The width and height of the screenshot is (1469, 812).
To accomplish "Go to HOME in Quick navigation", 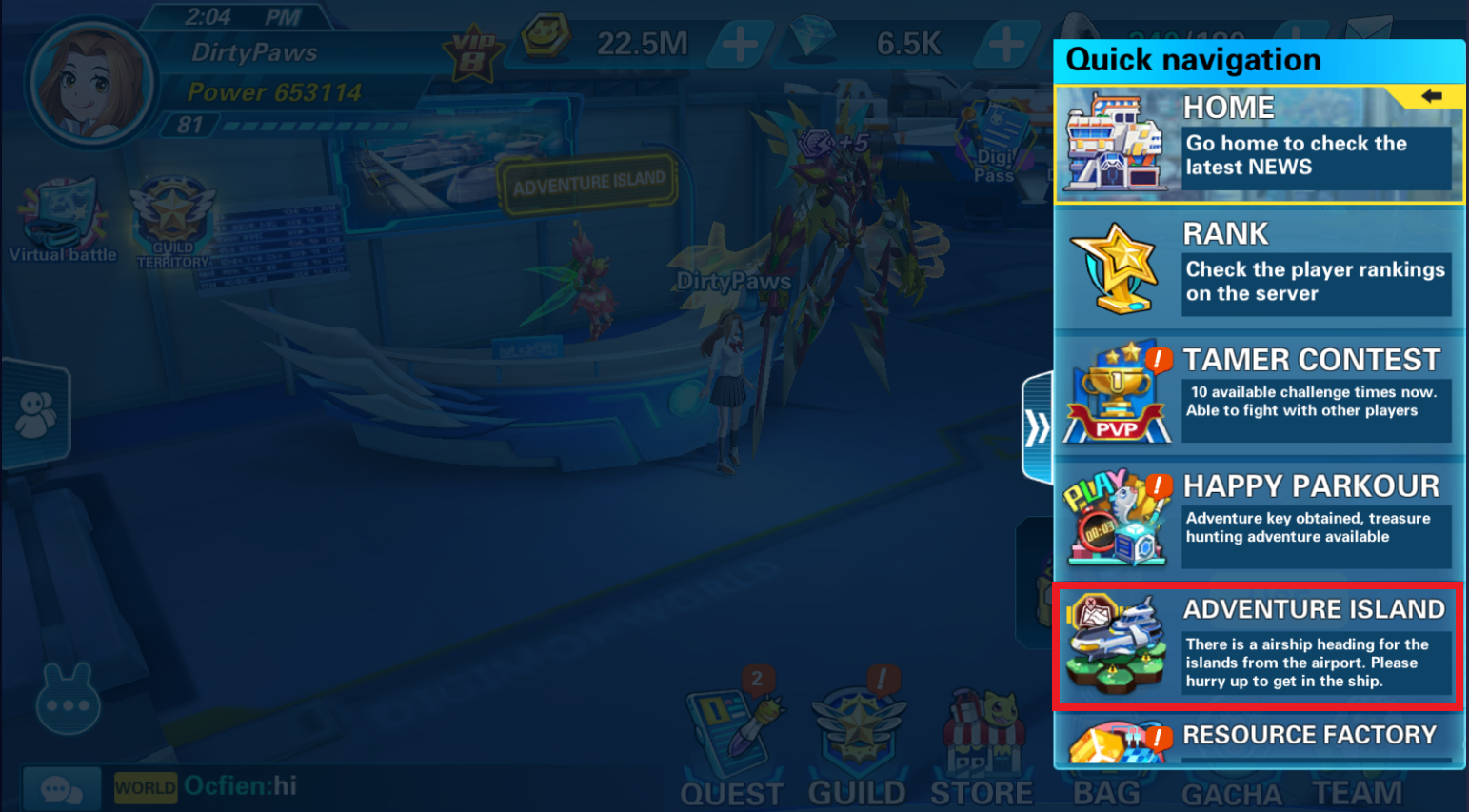I will (1259, 145).
